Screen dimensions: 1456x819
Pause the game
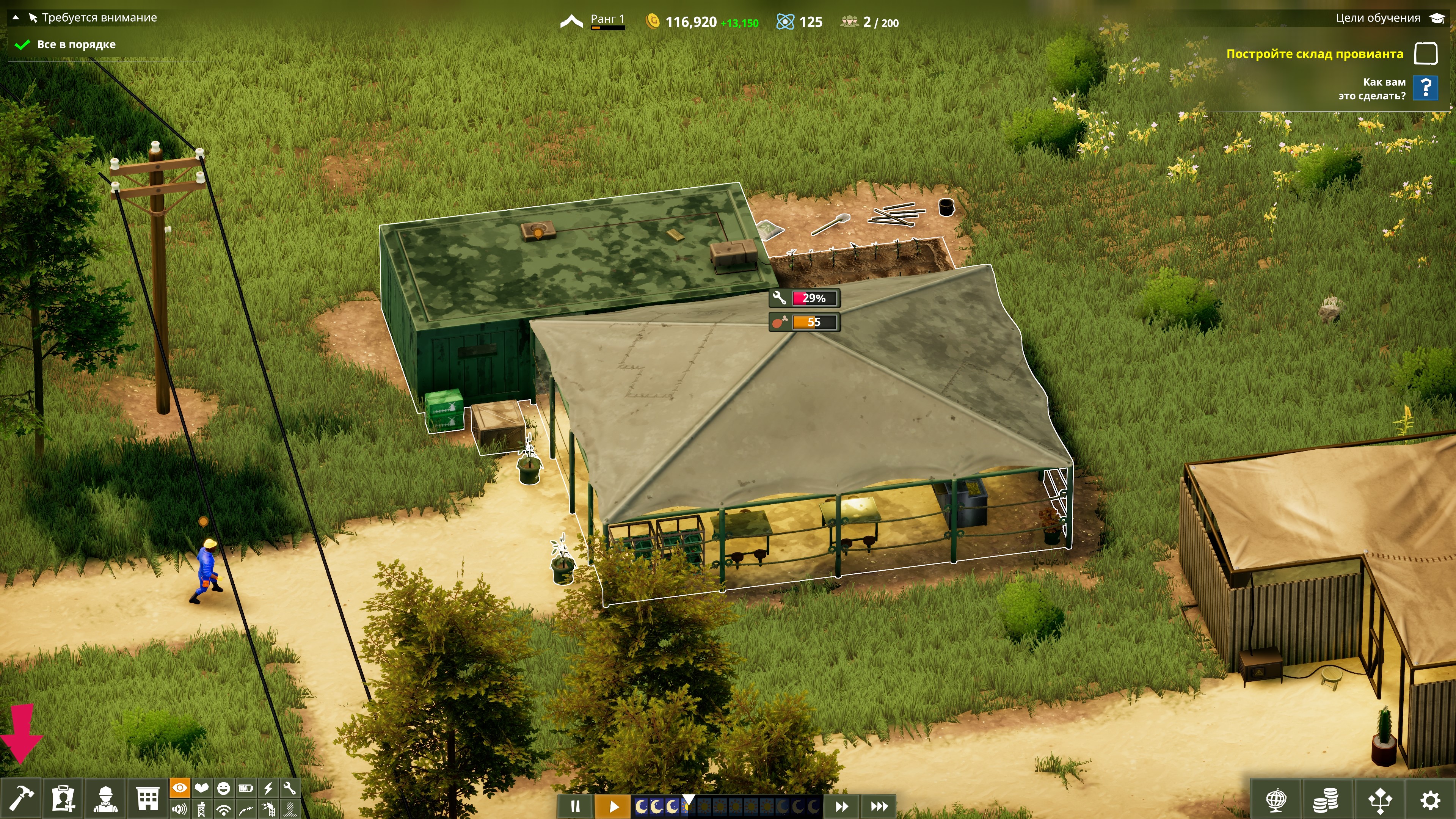coord(575,806)
